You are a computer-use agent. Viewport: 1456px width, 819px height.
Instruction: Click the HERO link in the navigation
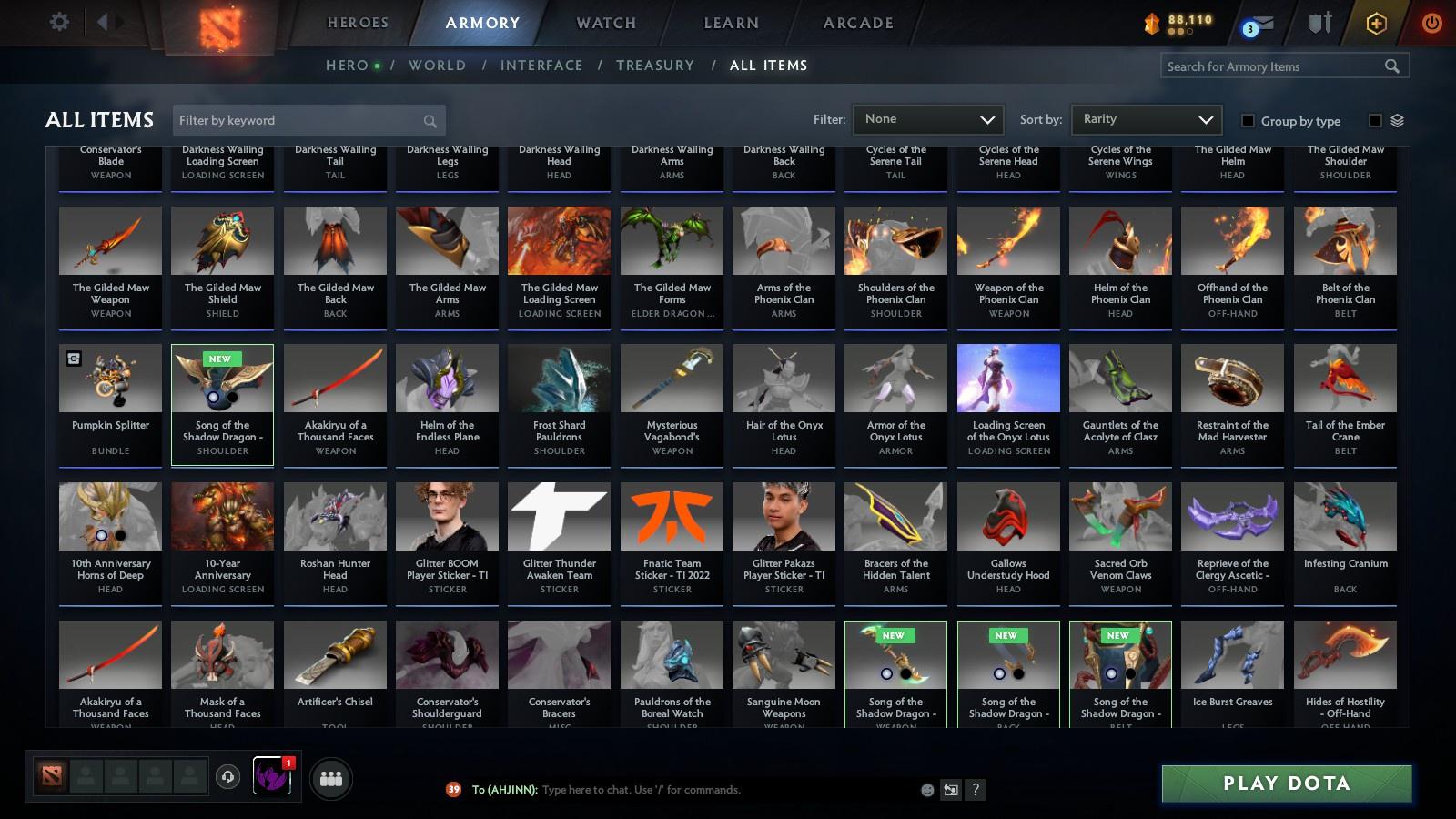344,65
